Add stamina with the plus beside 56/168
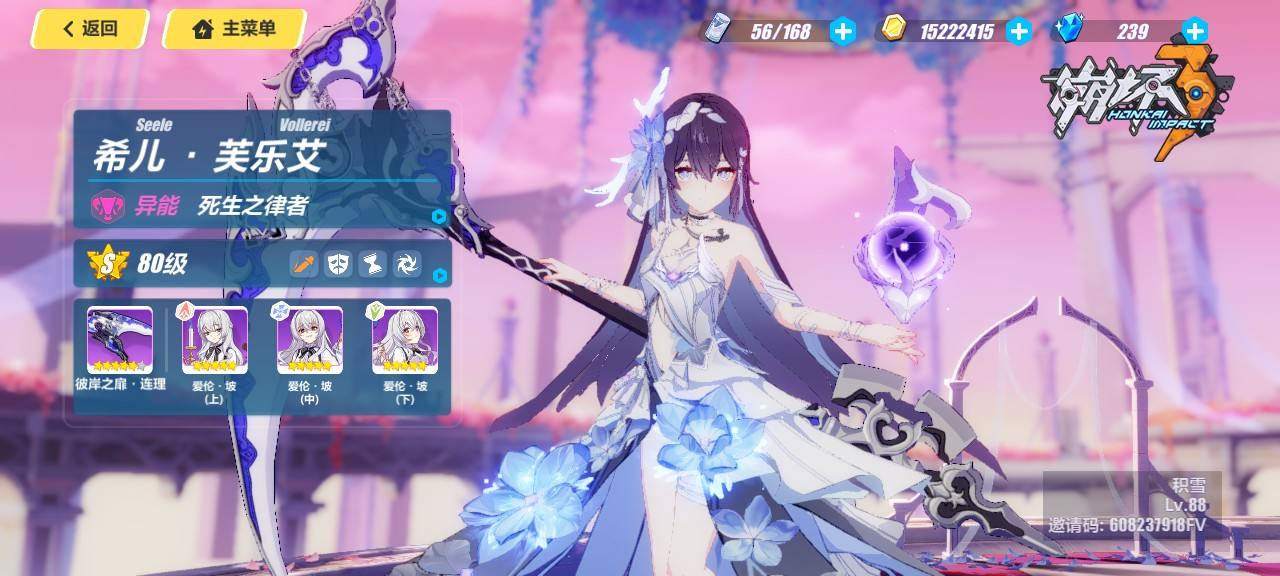This screenshot has width=1280, height=576. (843, 31)
